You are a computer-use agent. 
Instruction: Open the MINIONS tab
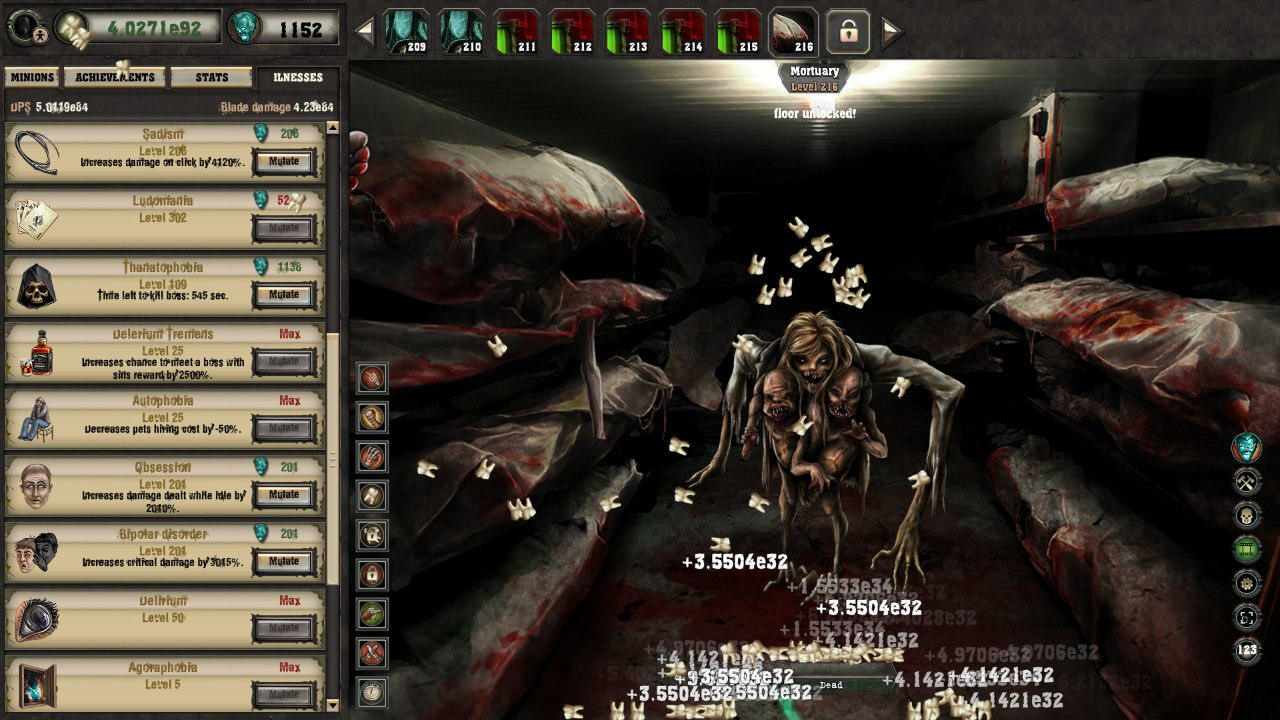click(33, 76)
